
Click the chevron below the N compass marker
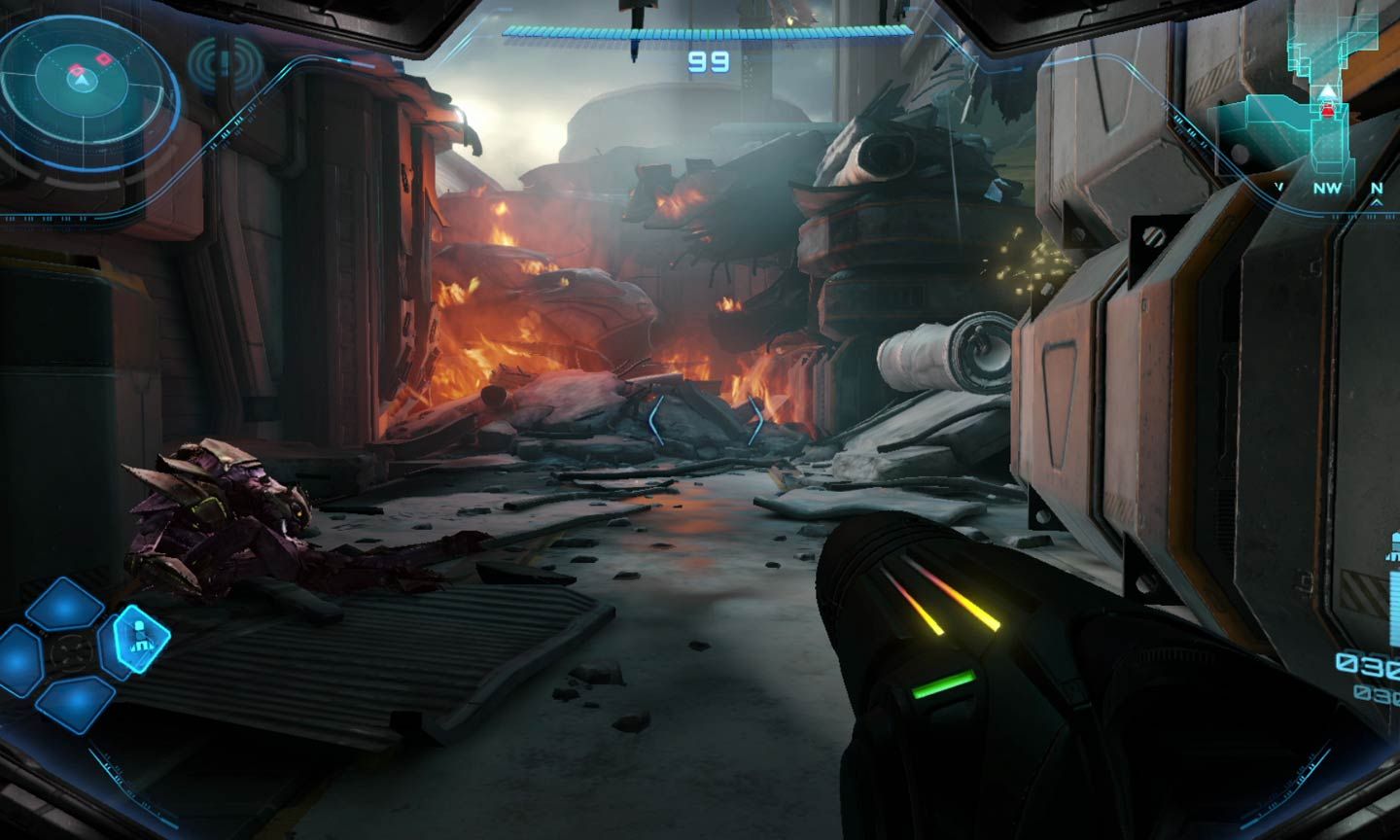point(1375,202)
